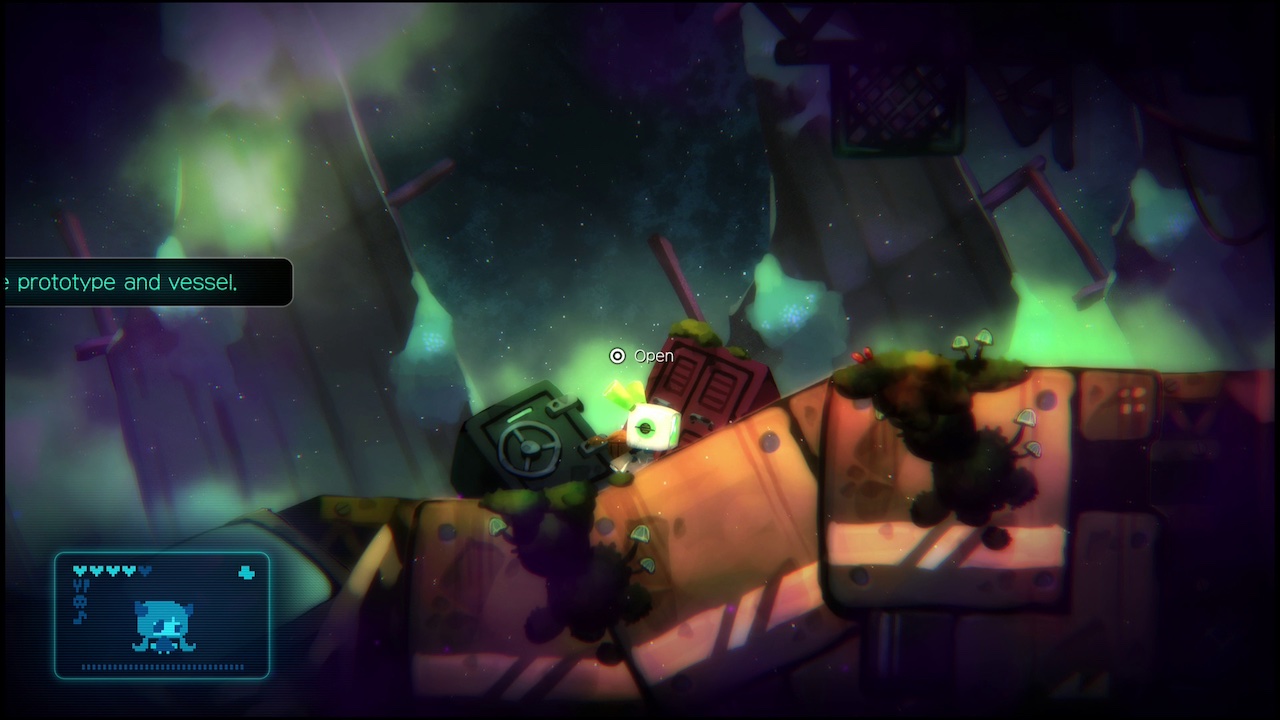1280x720 pixels.
Task: Select the music note icon
Action: pos(81,617)
